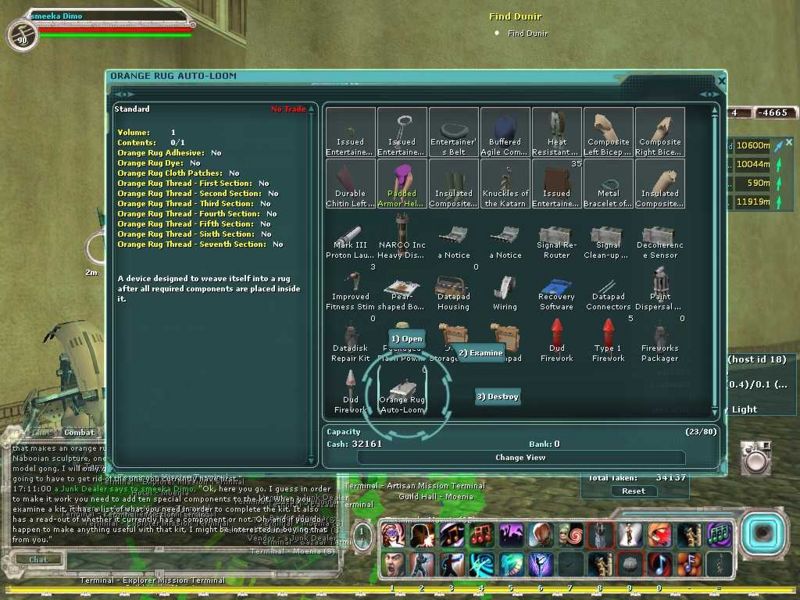This screenshot has width=800, height=600.
Task: Close the Orange Rug Auto-Loom window
Action: (x=722, y=80)
